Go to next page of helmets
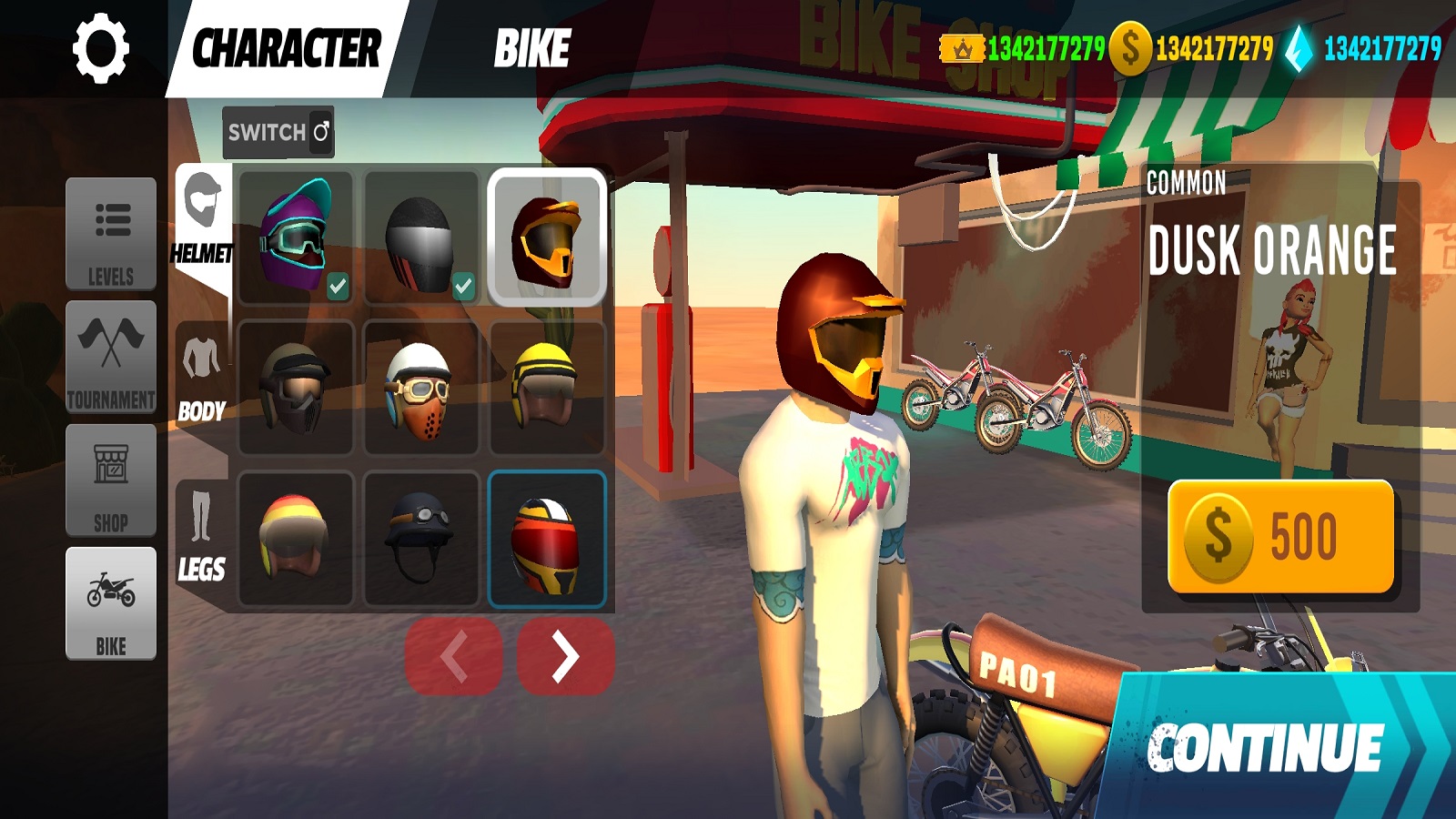This screenshot has width=1456, height=819. point(565,656)
